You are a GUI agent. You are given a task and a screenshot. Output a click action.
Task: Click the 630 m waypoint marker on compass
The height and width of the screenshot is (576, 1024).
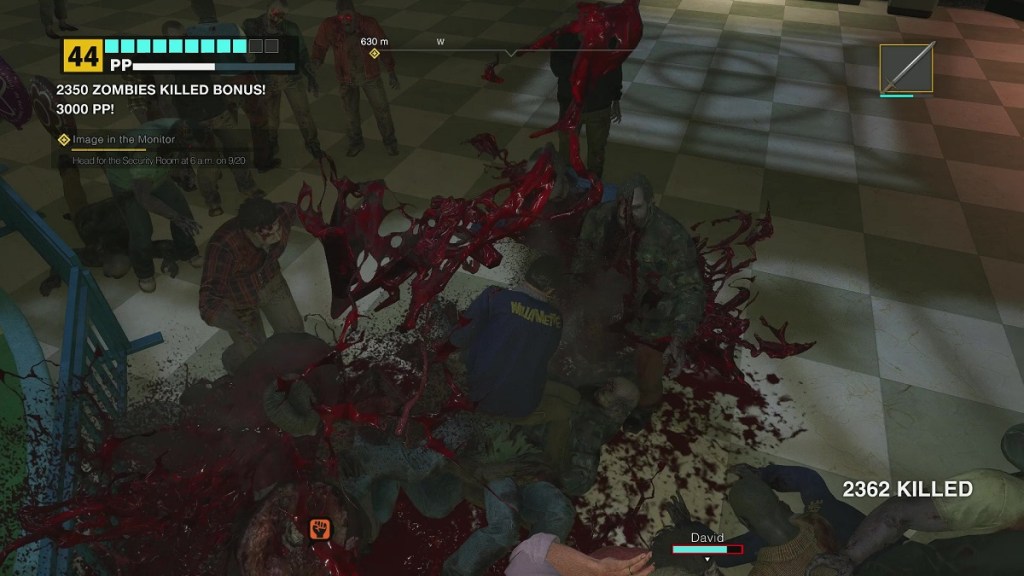point(374,53)
